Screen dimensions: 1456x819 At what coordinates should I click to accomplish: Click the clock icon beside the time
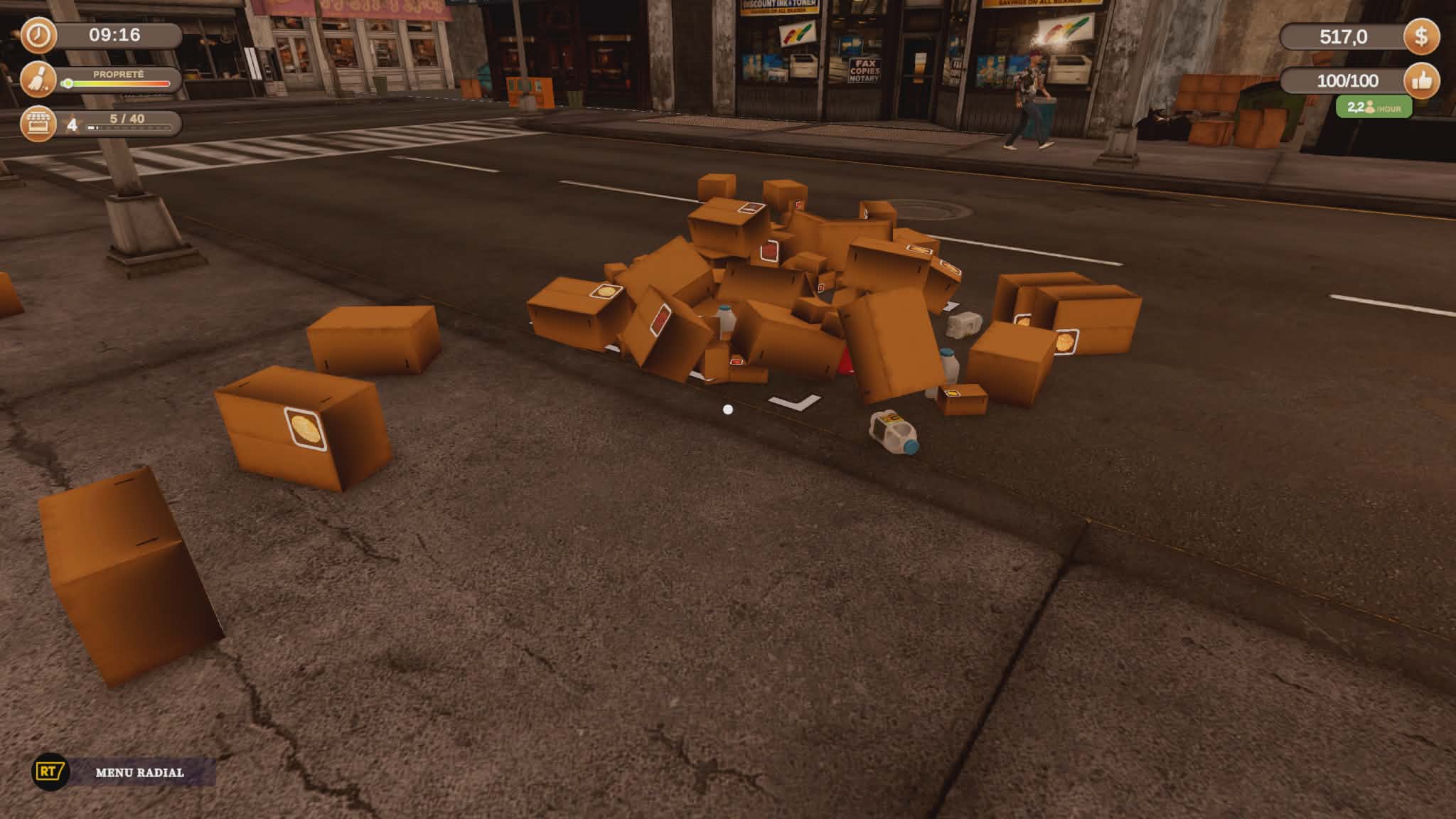38,36
